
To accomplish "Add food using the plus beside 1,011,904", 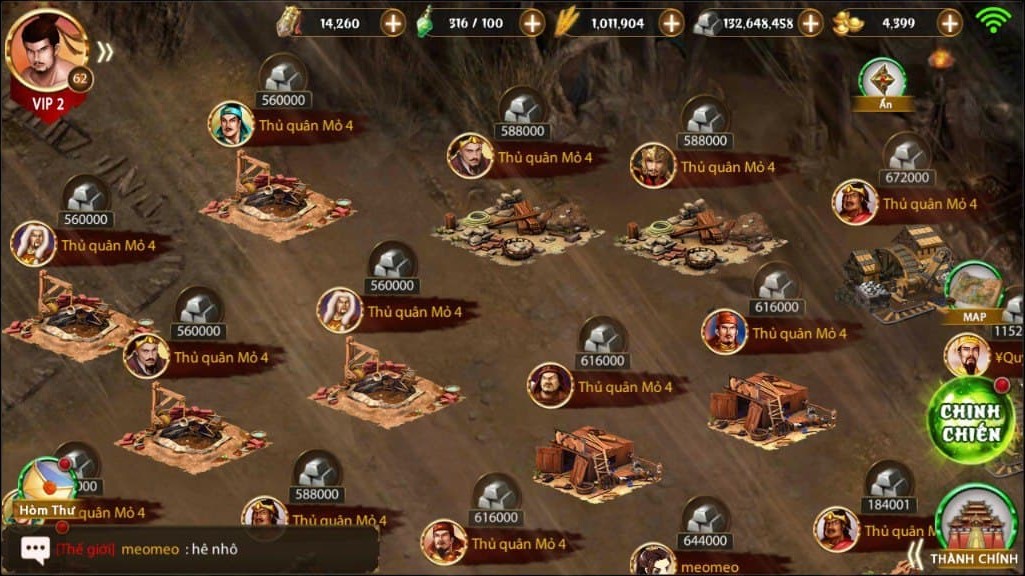I will [671, 23].
